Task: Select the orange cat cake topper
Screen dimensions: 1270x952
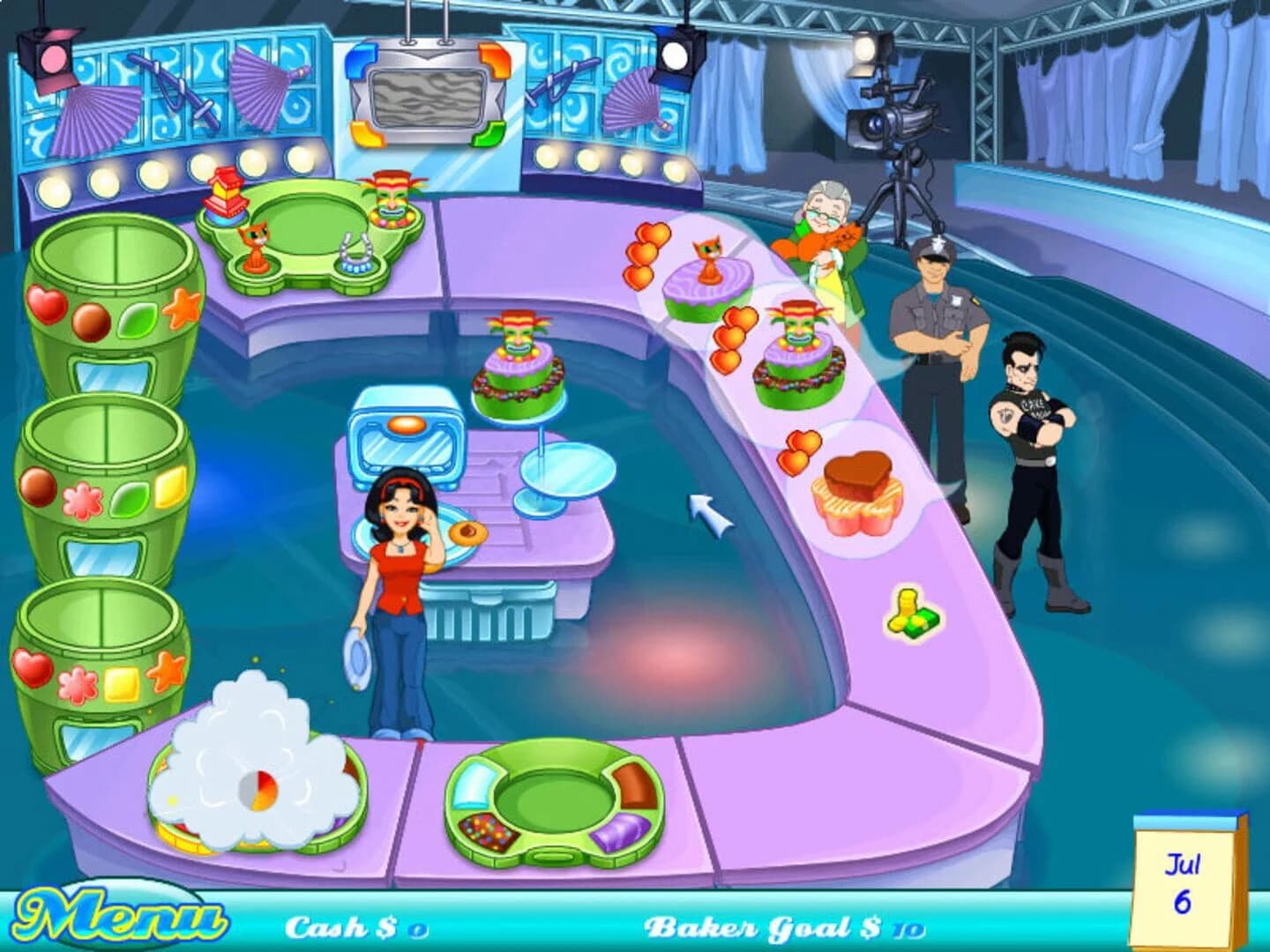Action: (x=256, y=247)
